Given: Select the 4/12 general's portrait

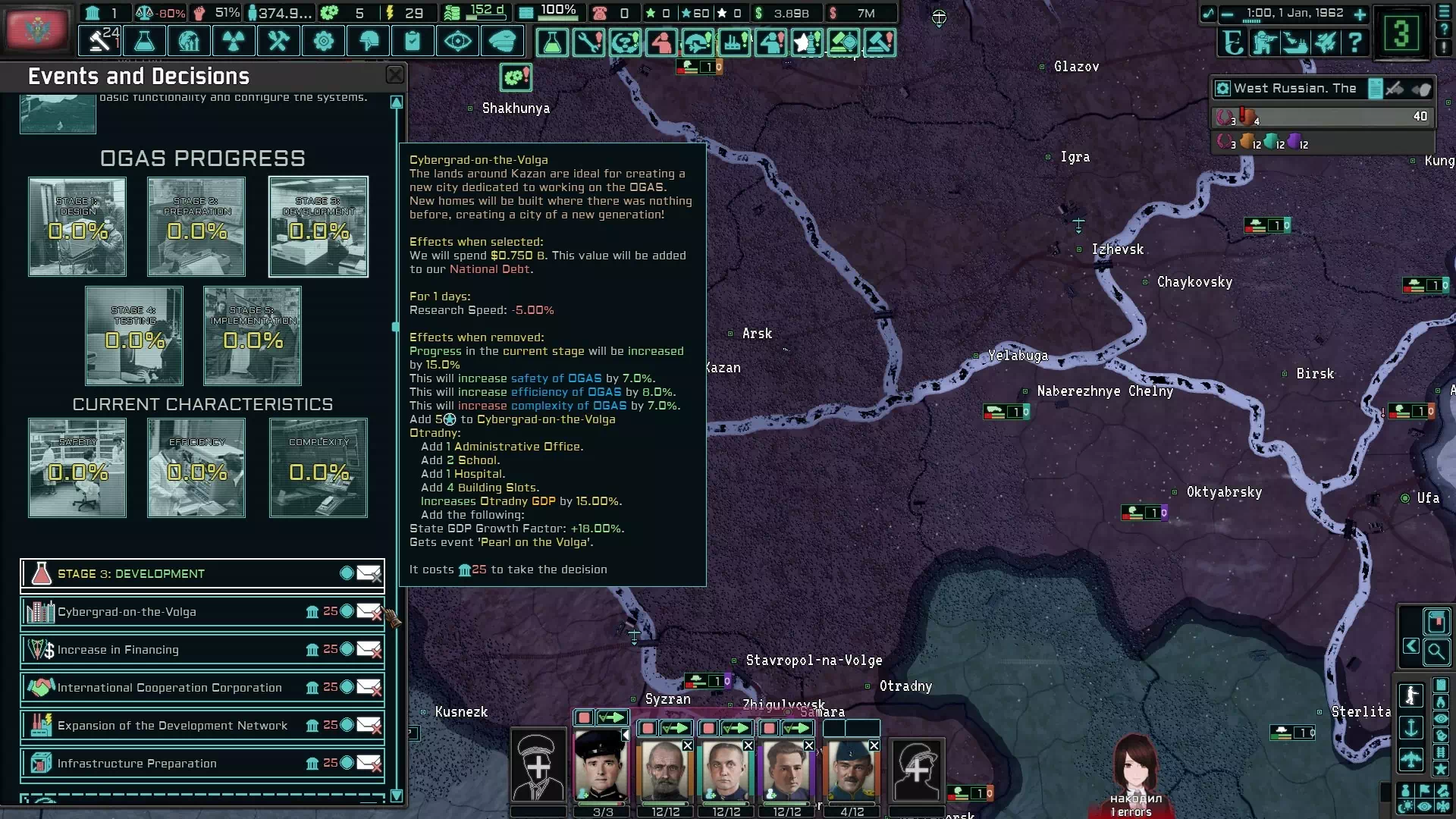Looking at the screenshot, I should [852, 770].
